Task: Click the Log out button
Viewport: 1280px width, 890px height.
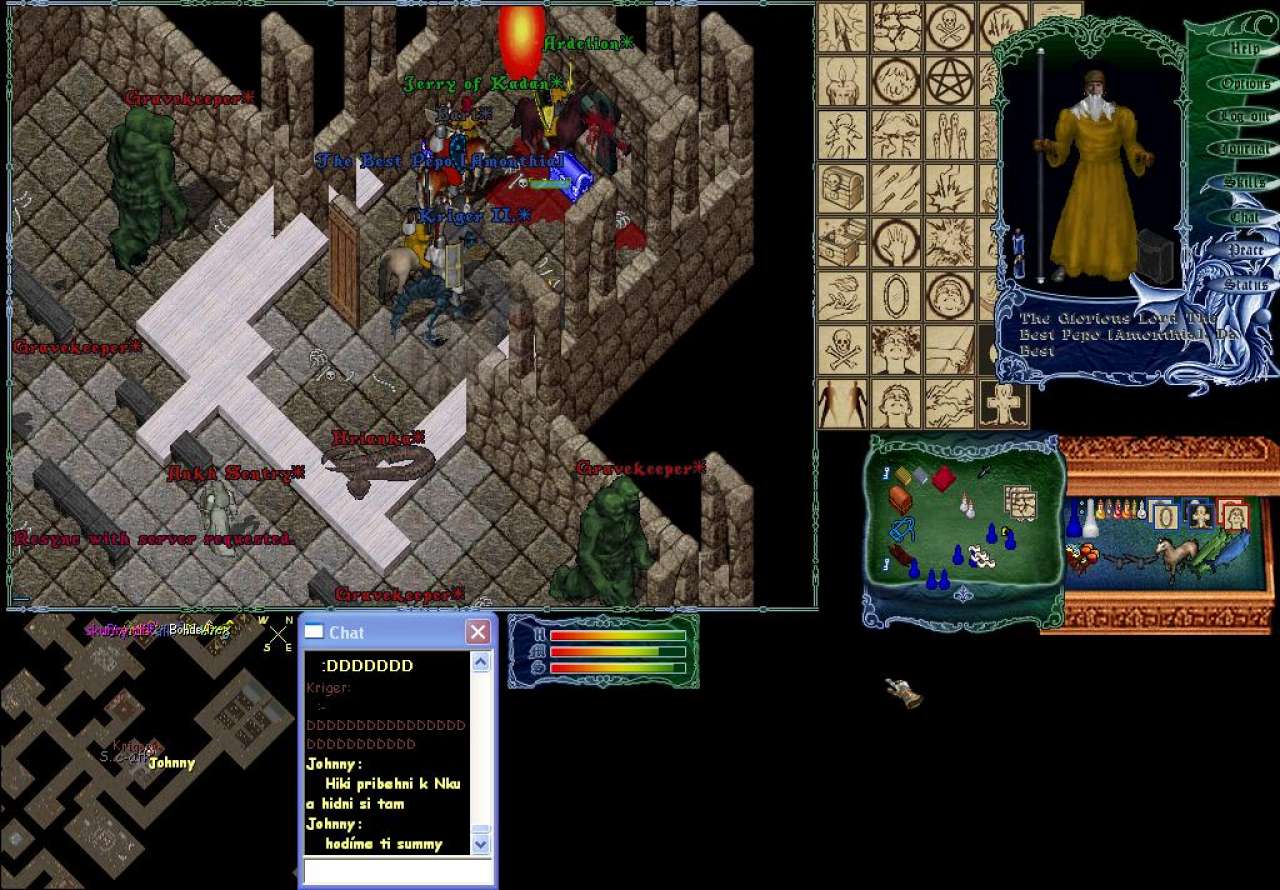Action: 1244,116
